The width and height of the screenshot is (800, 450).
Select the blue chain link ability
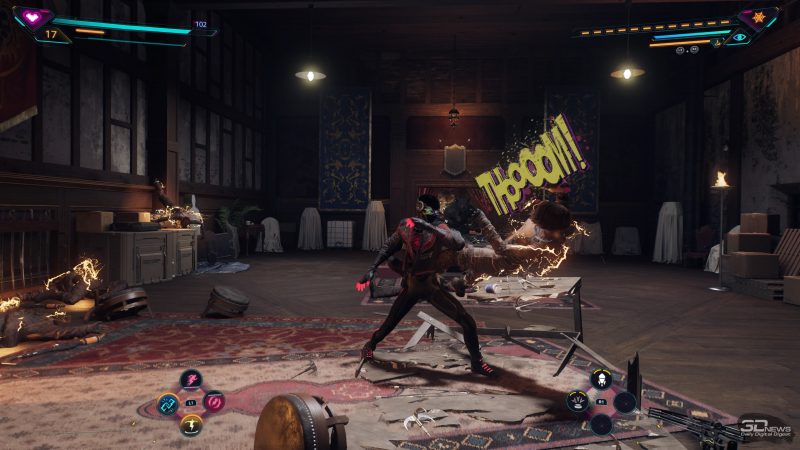pos(168,404)
